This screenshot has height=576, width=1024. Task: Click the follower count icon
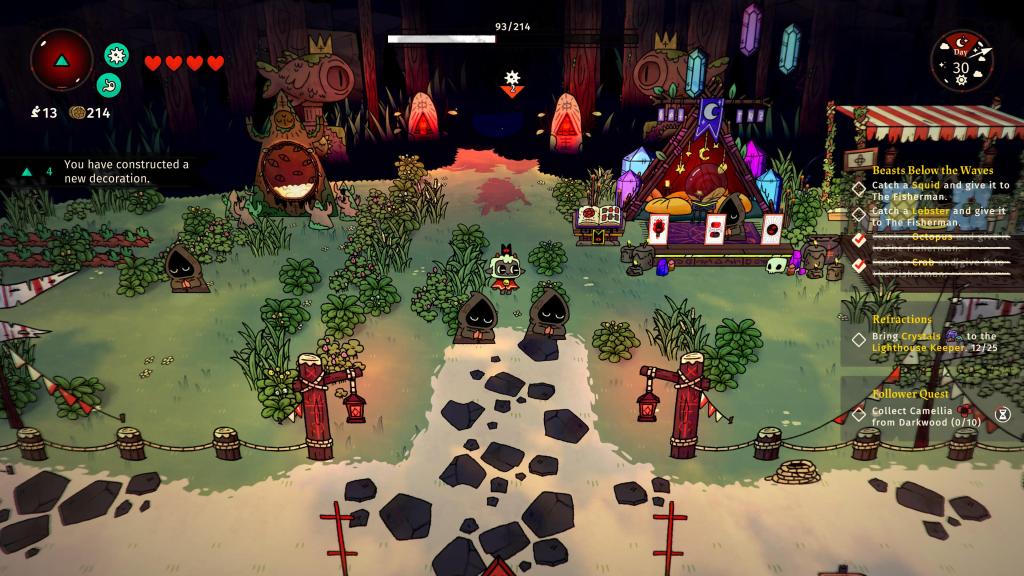pyautogui.click(x=35, y=113)
